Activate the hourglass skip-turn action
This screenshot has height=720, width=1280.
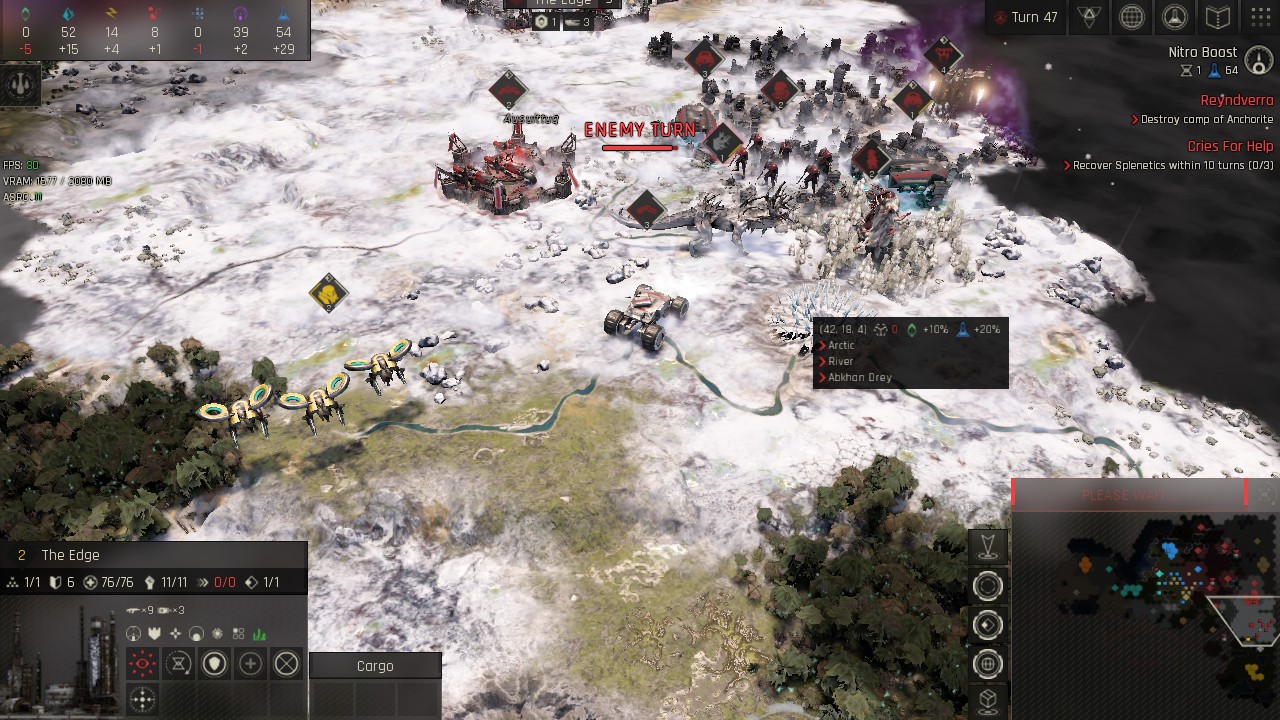pos(179,663)
